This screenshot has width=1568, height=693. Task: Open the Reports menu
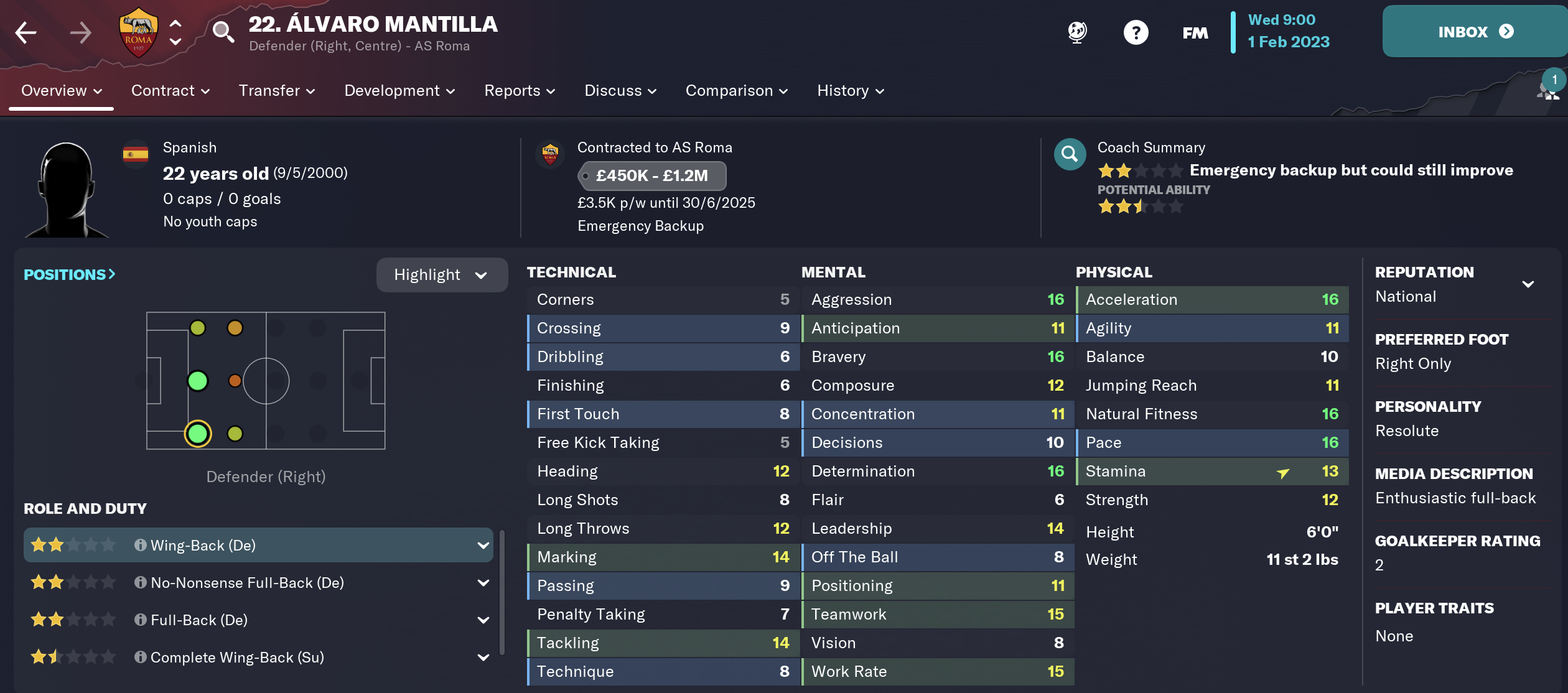520,91
